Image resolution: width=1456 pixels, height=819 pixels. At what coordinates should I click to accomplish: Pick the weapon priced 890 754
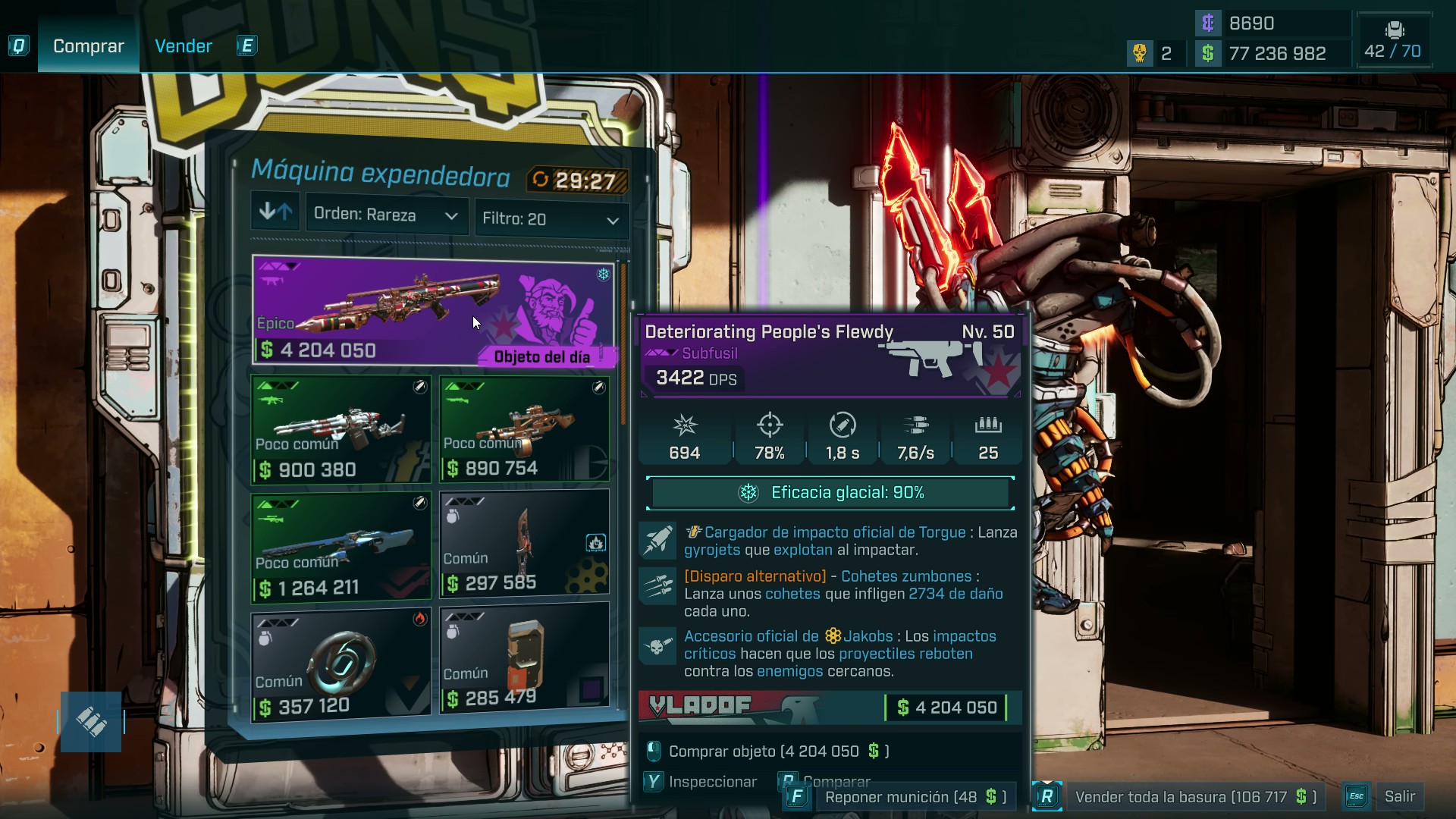pos(524,429)
